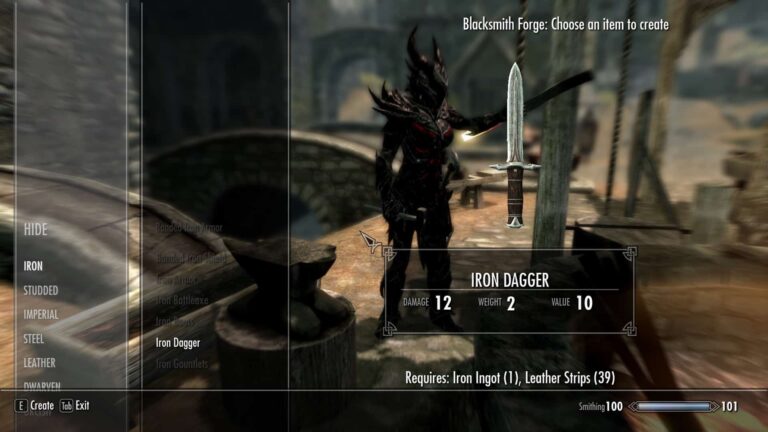
Task: Select the HIDE crafting category
Action: [x=36, y=230]
